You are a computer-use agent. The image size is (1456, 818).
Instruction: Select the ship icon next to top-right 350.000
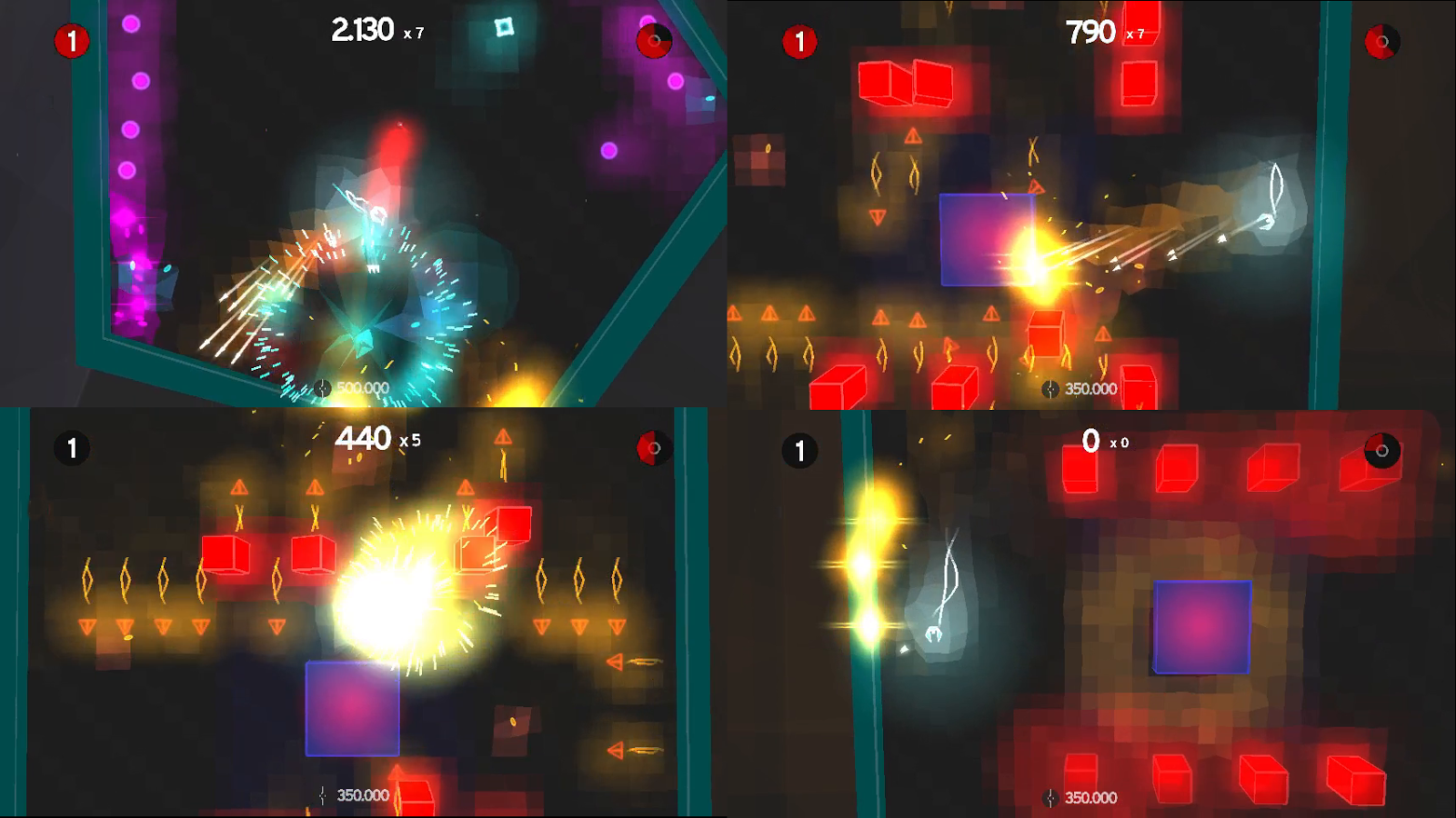pyautogui.click(x=1049, y=388)
